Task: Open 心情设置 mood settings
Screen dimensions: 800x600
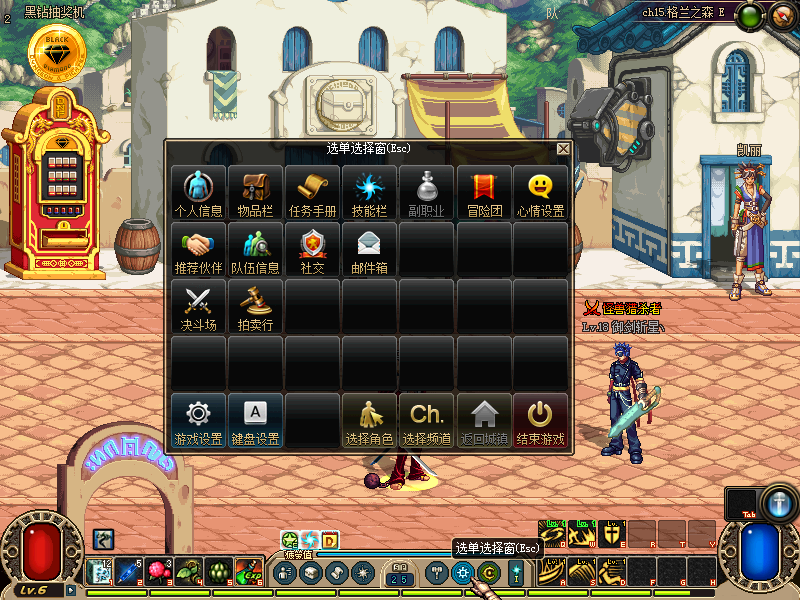Action: pos(540,192)
